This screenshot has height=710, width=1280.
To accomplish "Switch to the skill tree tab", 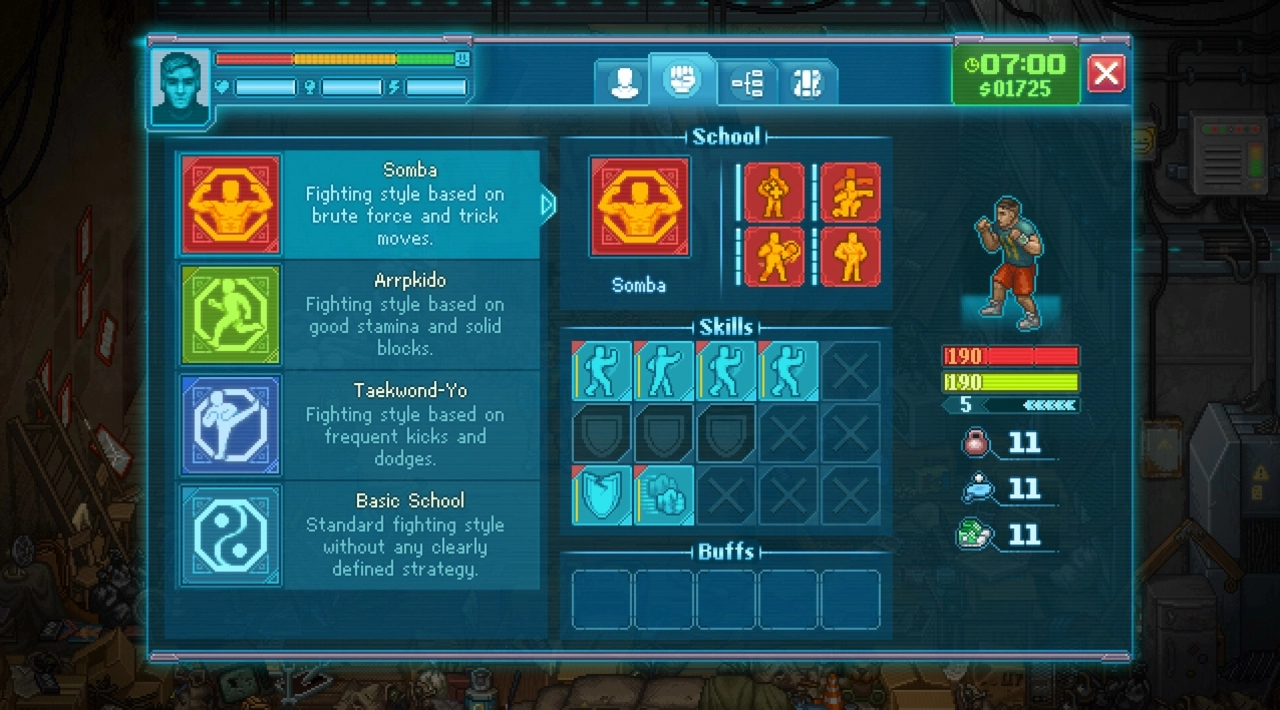I will click(x=747, y=83).
